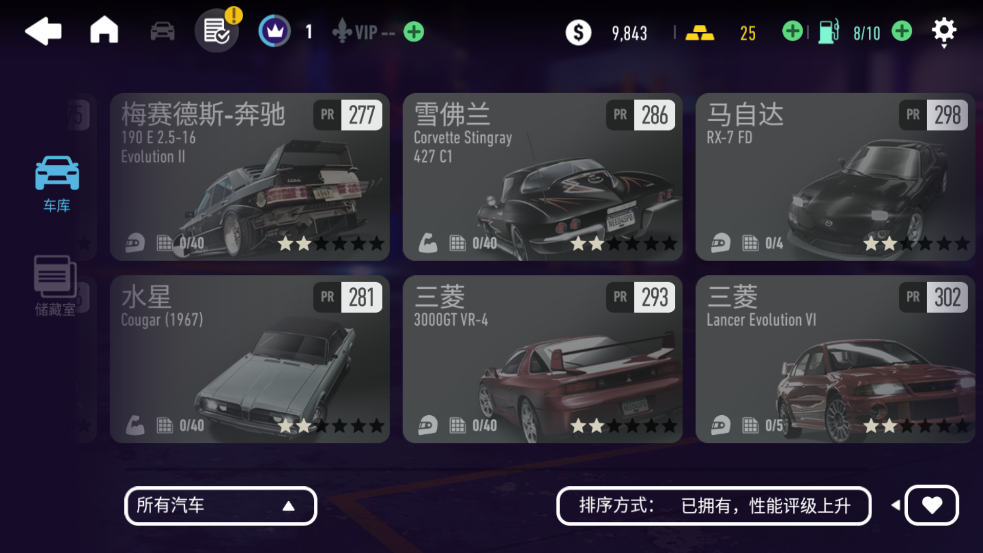This screenshot has width=983, height=553.
Task: Switch to the 车库 garage tab
Action: tap(57, 183)
